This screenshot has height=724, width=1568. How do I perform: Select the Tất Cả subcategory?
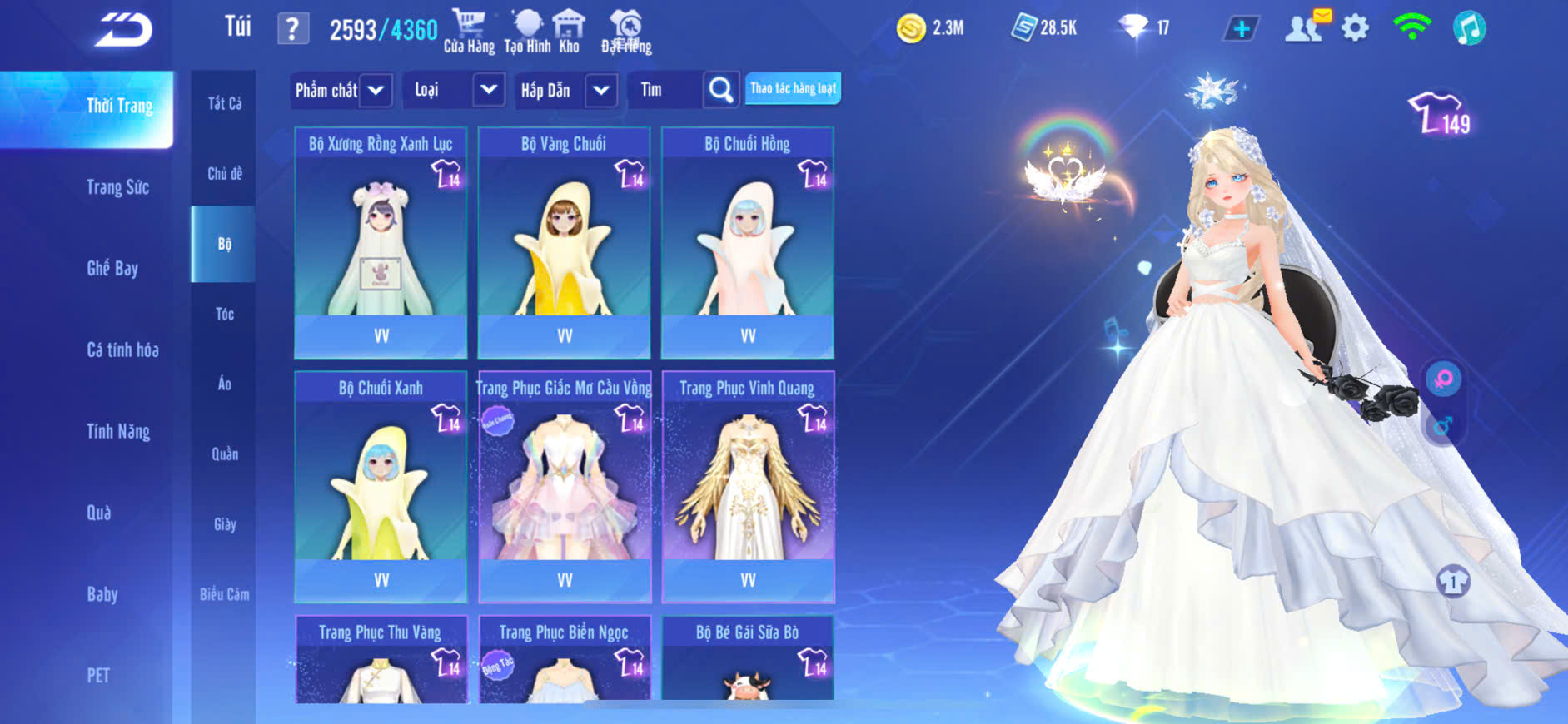tap(224, 103)
